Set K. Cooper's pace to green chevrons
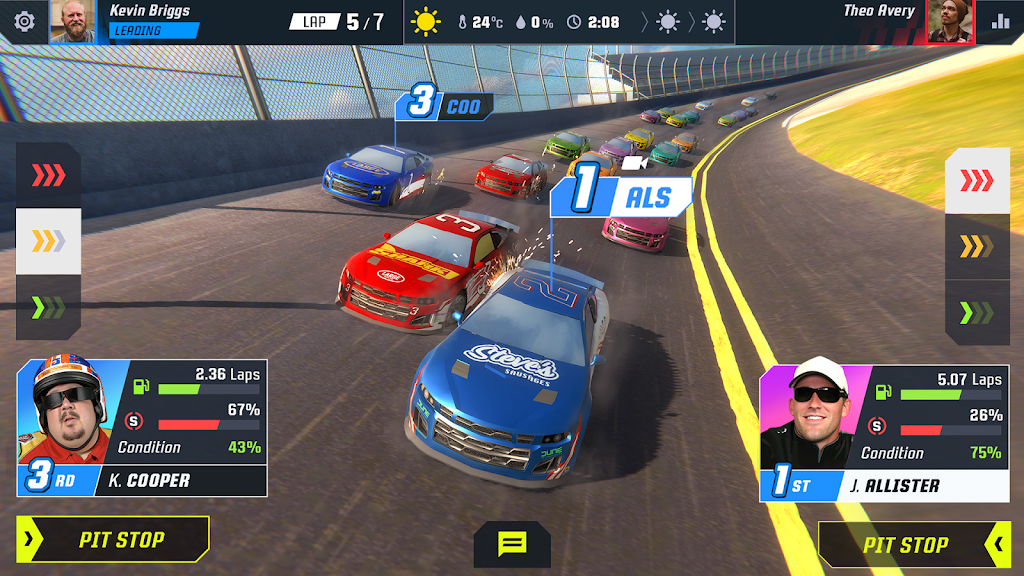This screenshot has width=1024, height=576. click(48, 307)
